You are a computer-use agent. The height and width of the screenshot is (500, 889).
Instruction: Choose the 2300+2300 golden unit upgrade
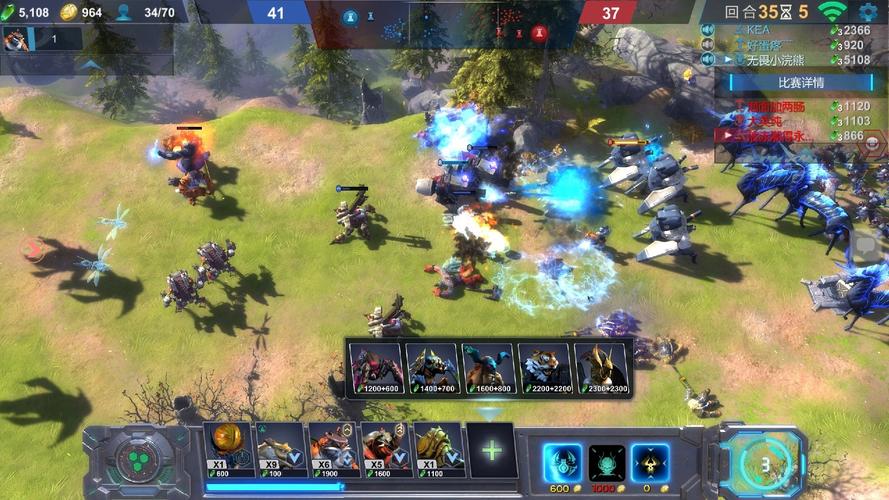tap(601, 369)
